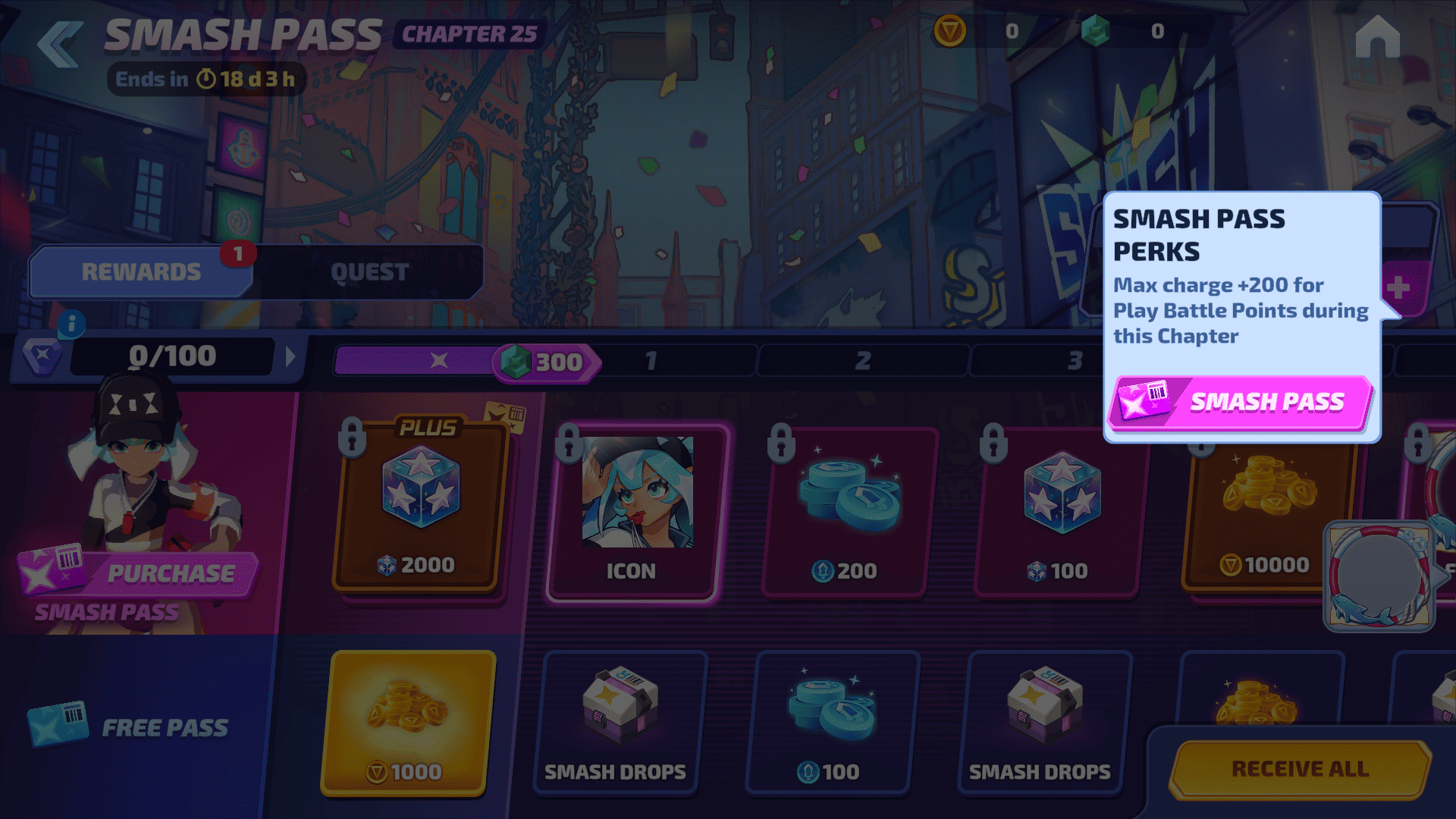Screen dimensions: 1456x819
Task: Claim all rewards with Receive All
Action: tap(1300, 769)
